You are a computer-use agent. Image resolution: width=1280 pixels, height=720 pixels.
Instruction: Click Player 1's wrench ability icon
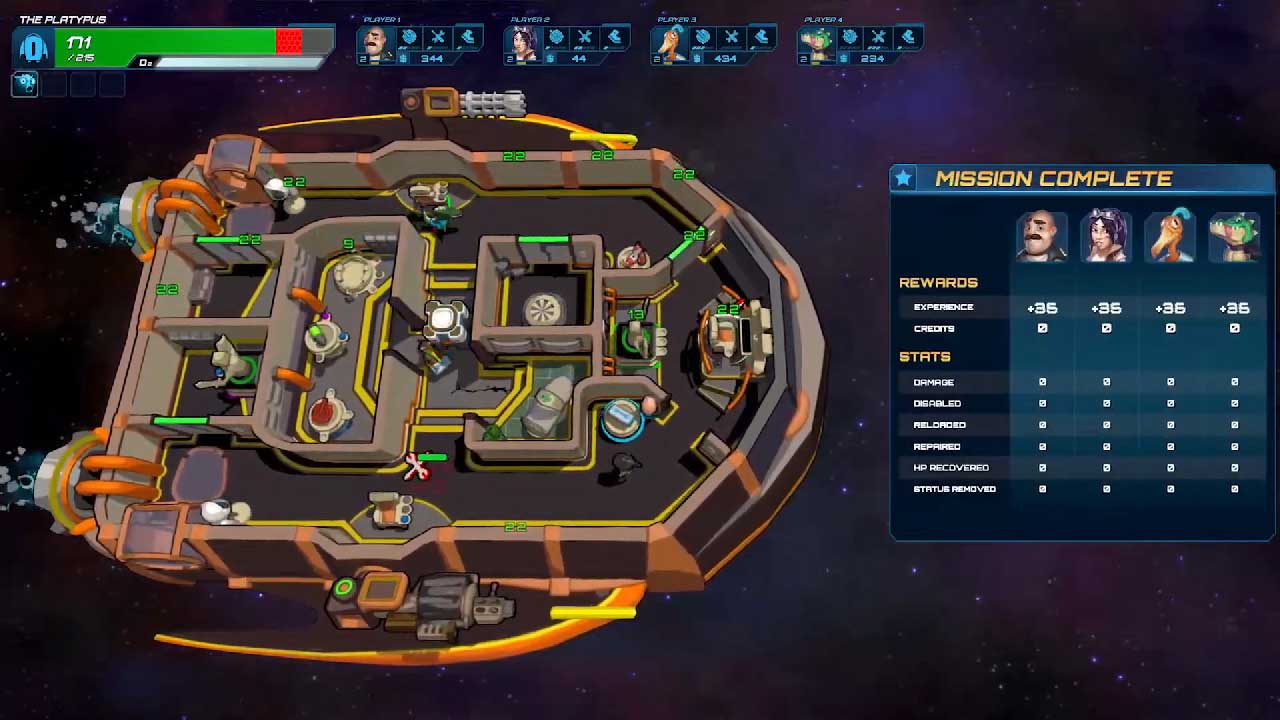pos(438,38)
